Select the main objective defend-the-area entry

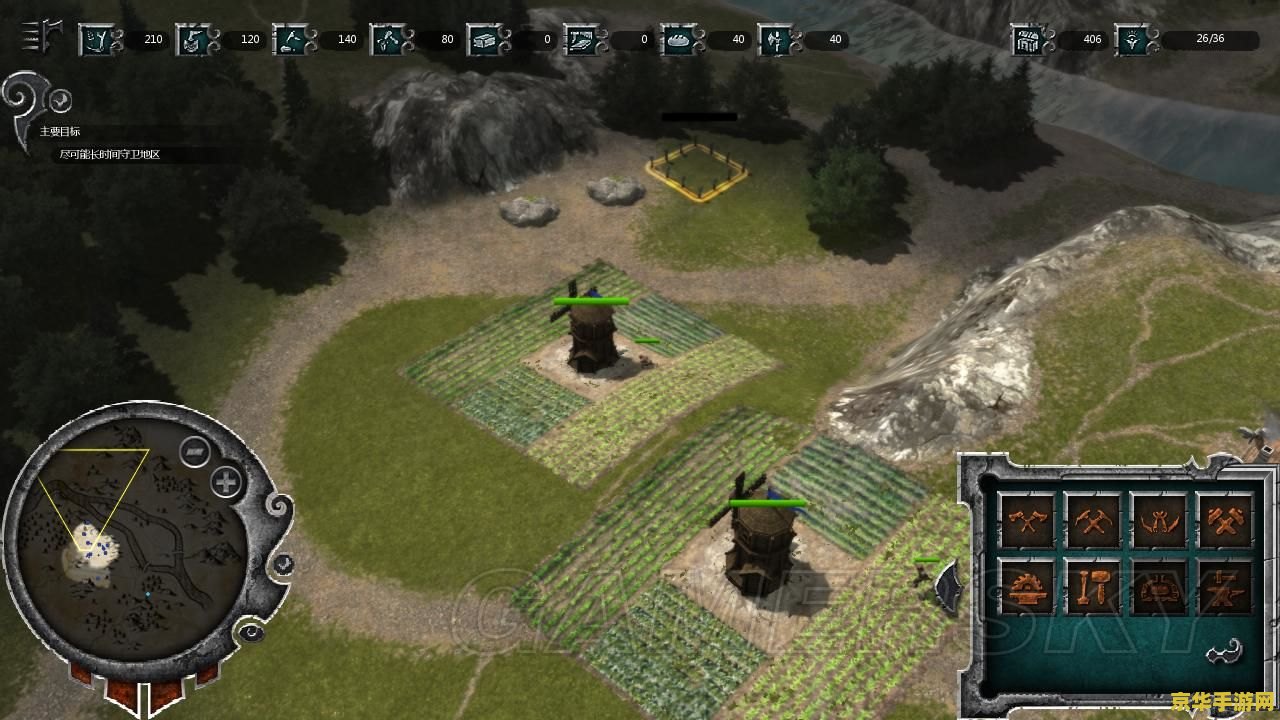[x=110, y=155]
